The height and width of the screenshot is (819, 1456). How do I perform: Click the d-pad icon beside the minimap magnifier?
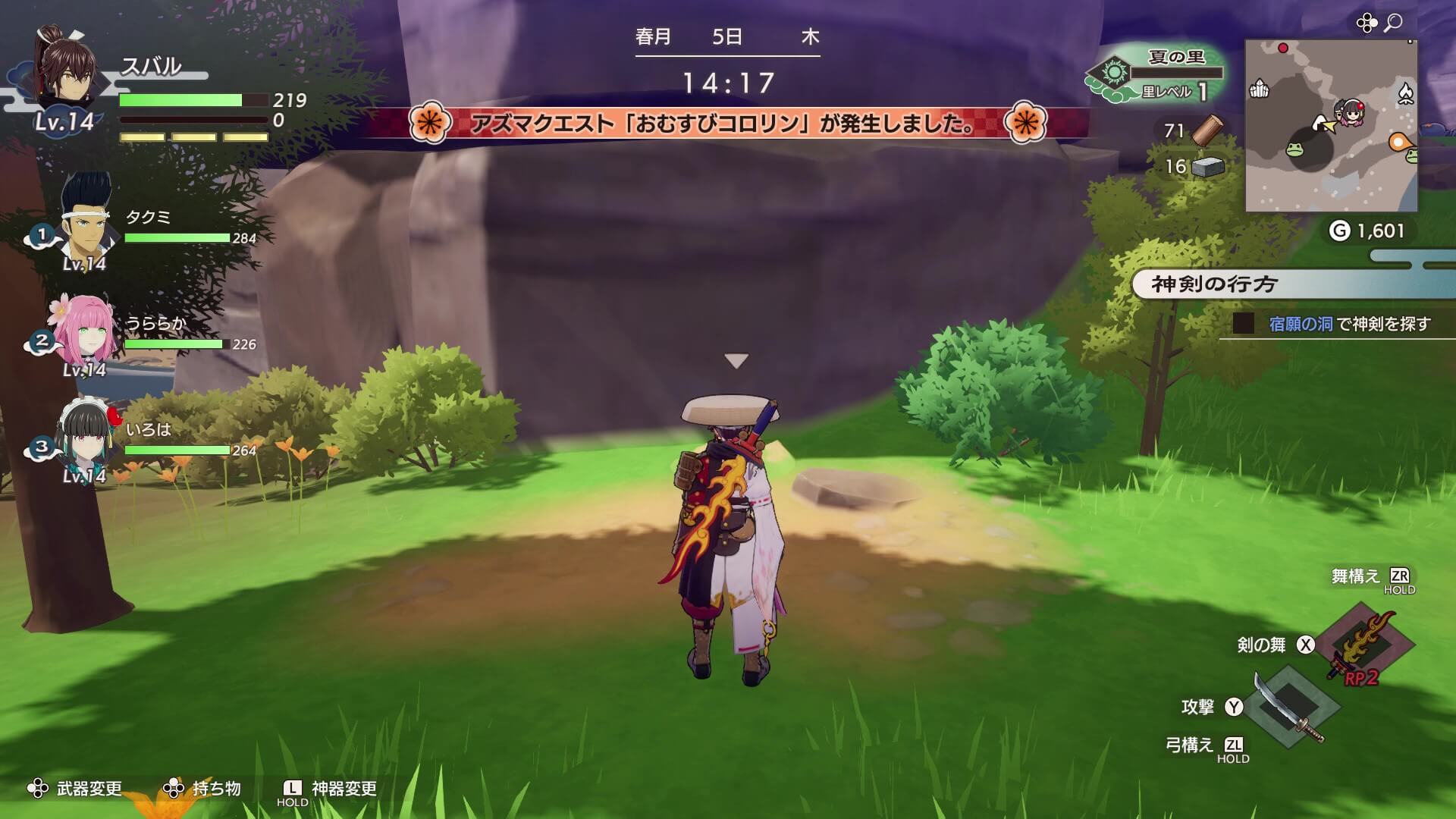1367,22
